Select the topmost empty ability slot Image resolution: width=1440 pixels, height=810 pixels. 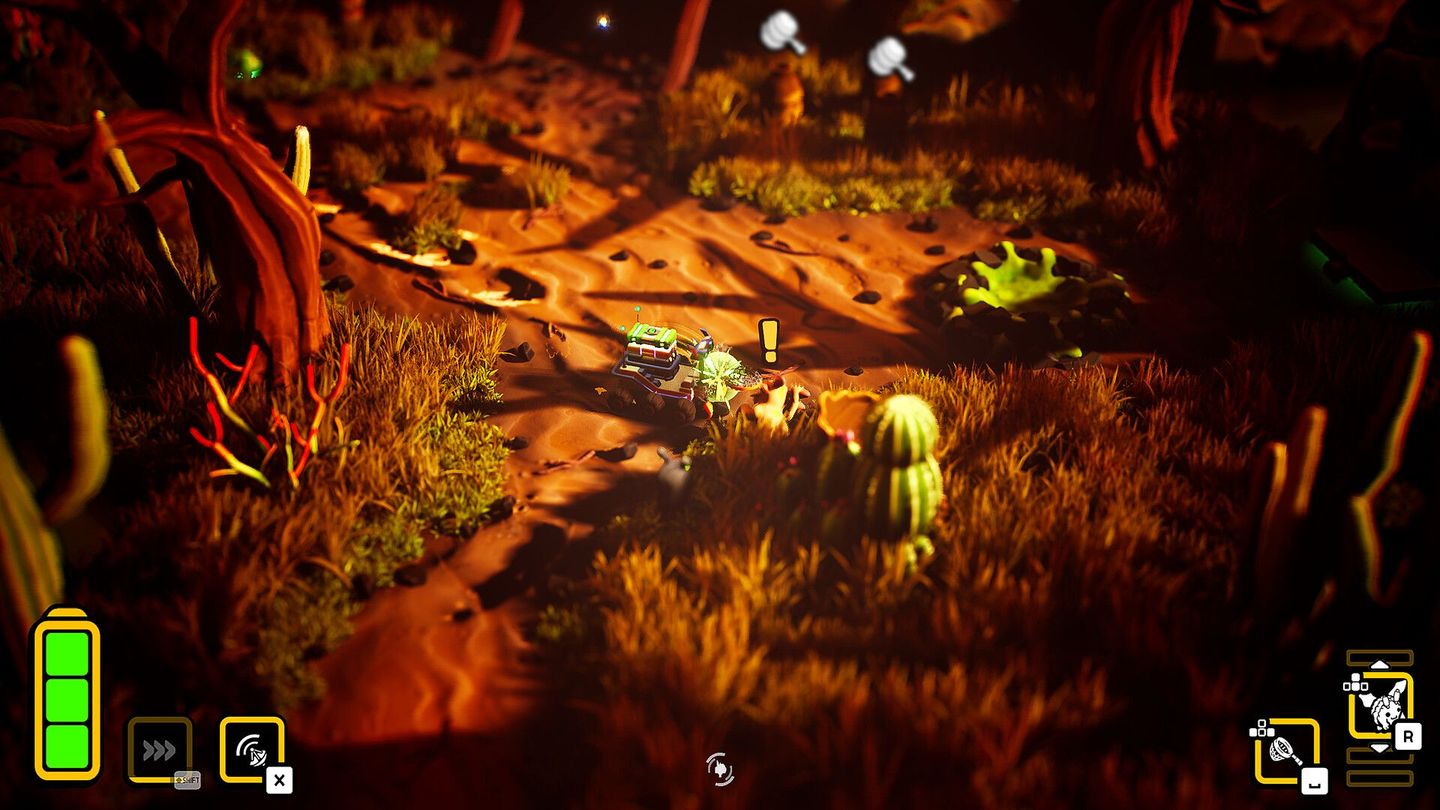[x=1380, y=656]
